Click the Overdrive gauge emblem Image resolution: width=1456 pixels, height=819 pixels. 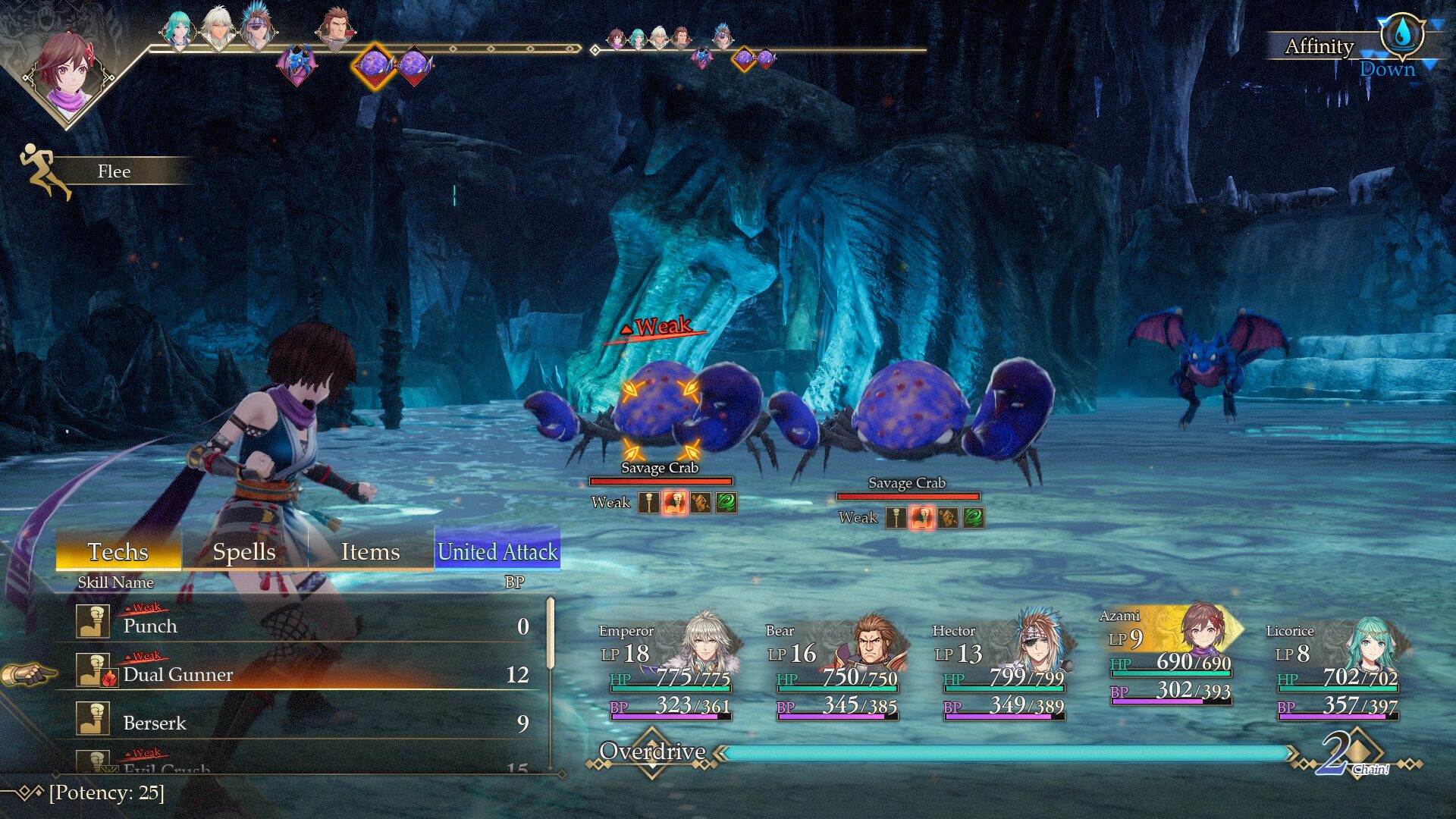click(652, 752)
